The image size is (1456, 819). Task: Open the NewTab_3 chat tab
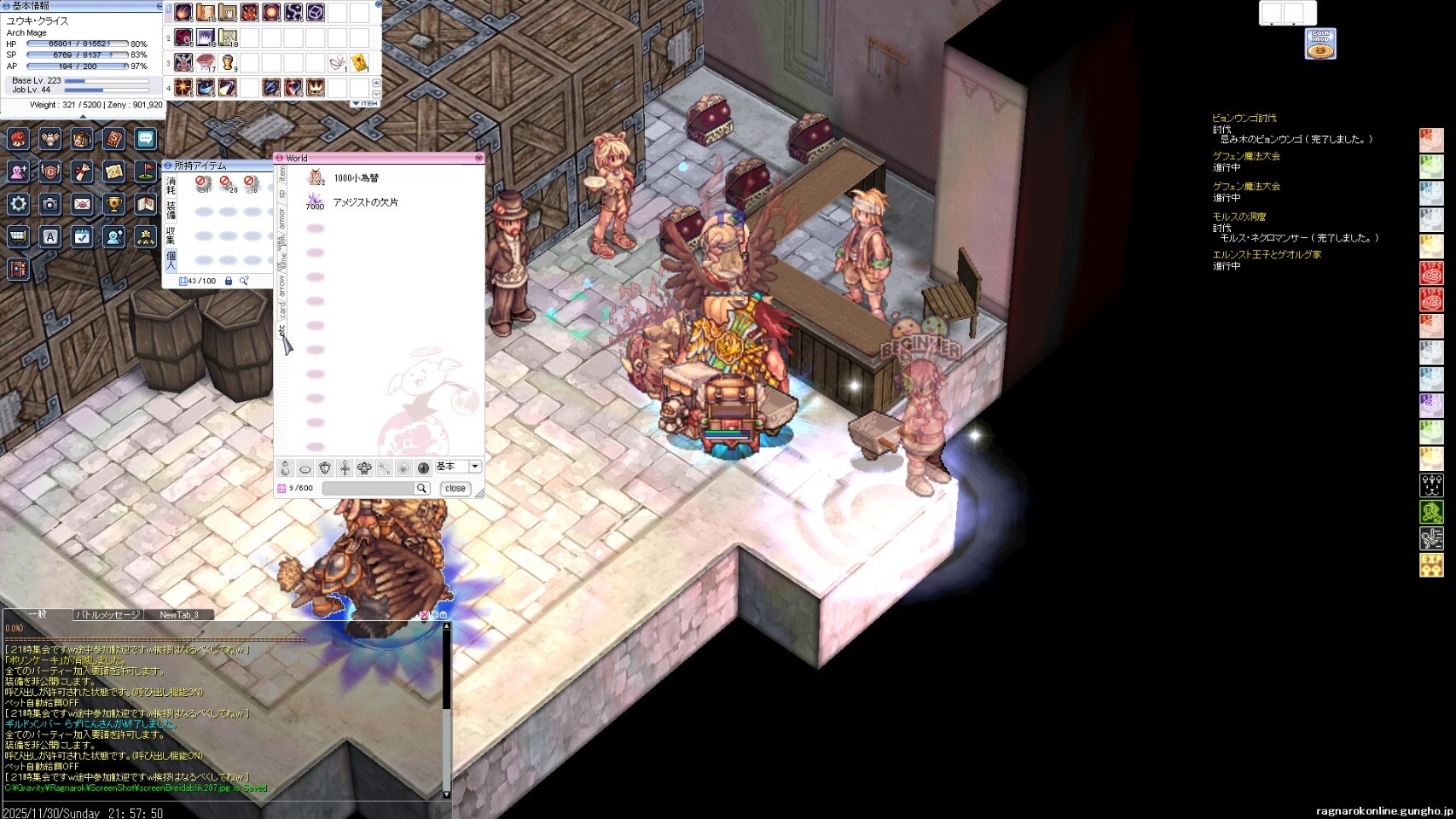[178, 615]
